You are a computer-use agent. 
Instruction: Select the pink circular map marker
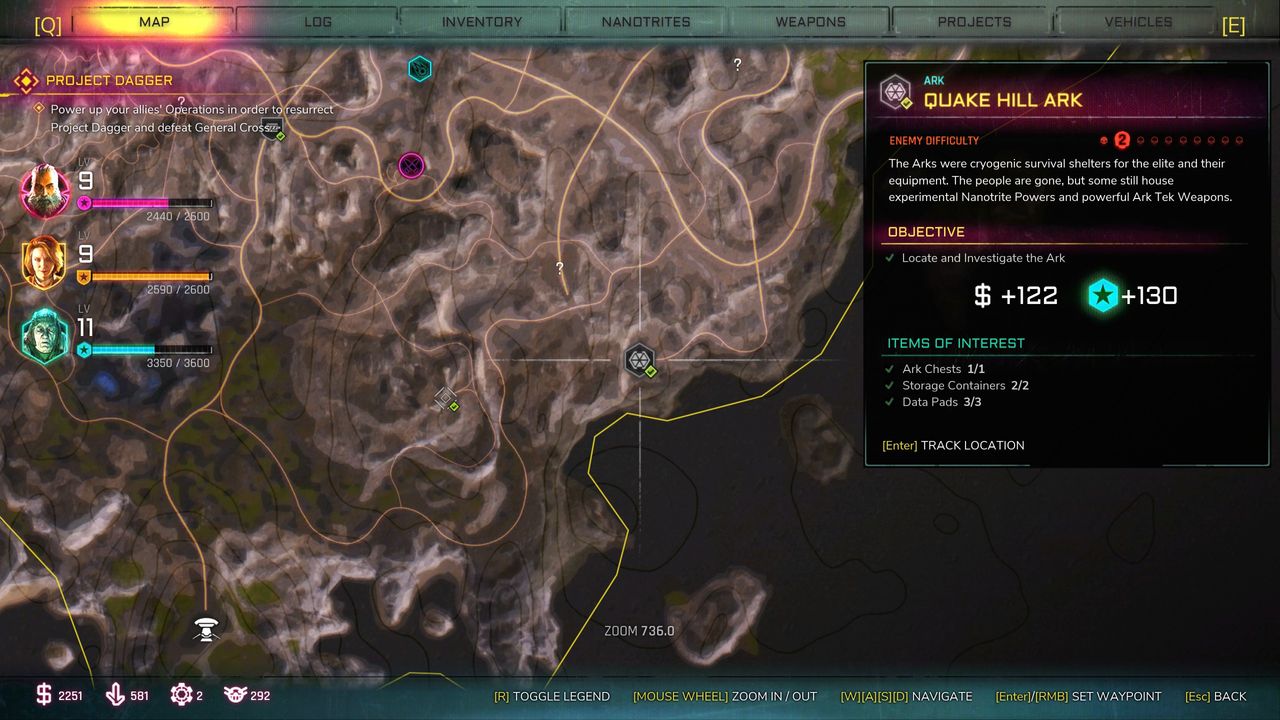pos(411,165)
